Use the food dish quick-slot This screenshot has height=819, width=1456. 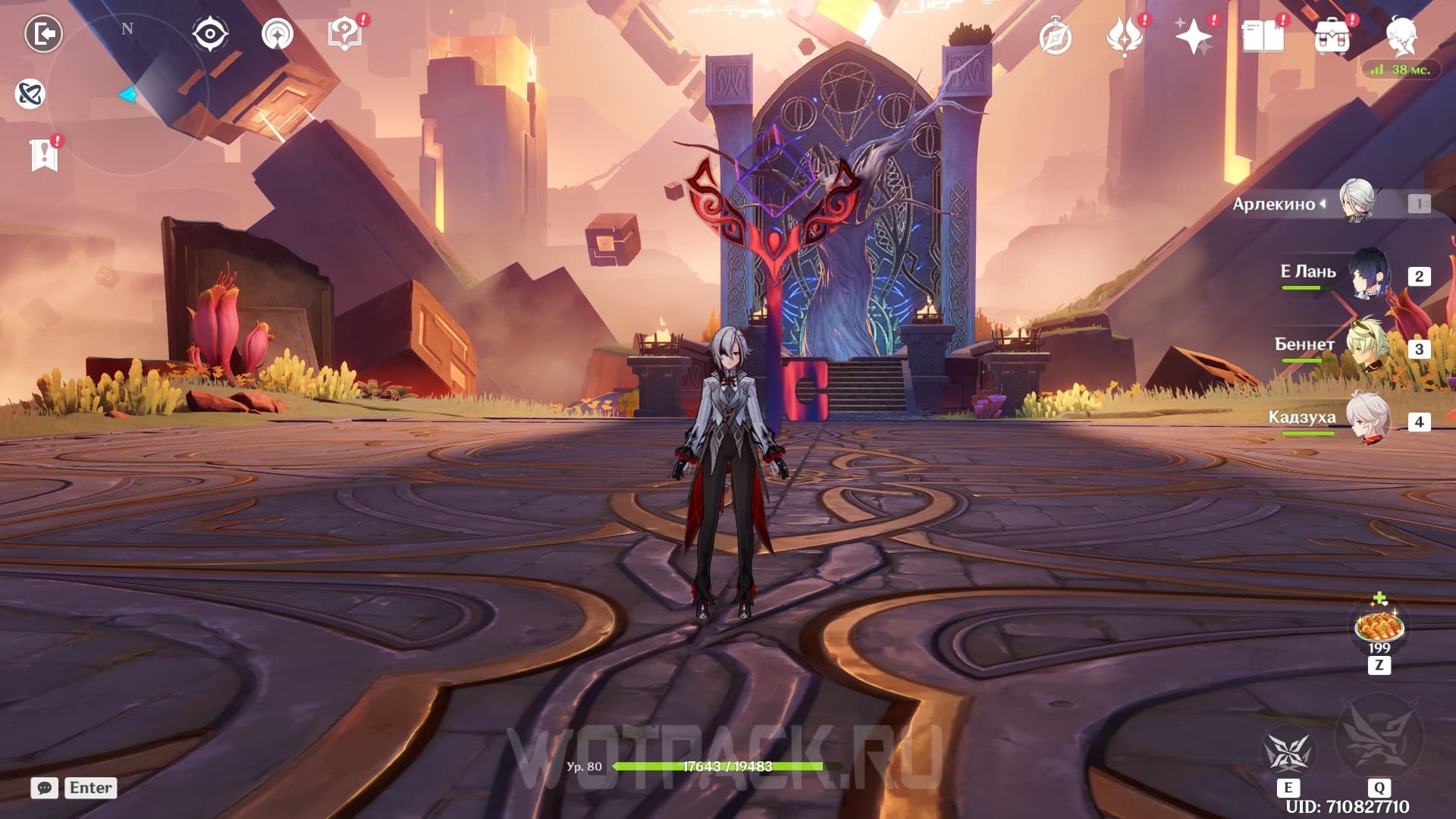1379,628
